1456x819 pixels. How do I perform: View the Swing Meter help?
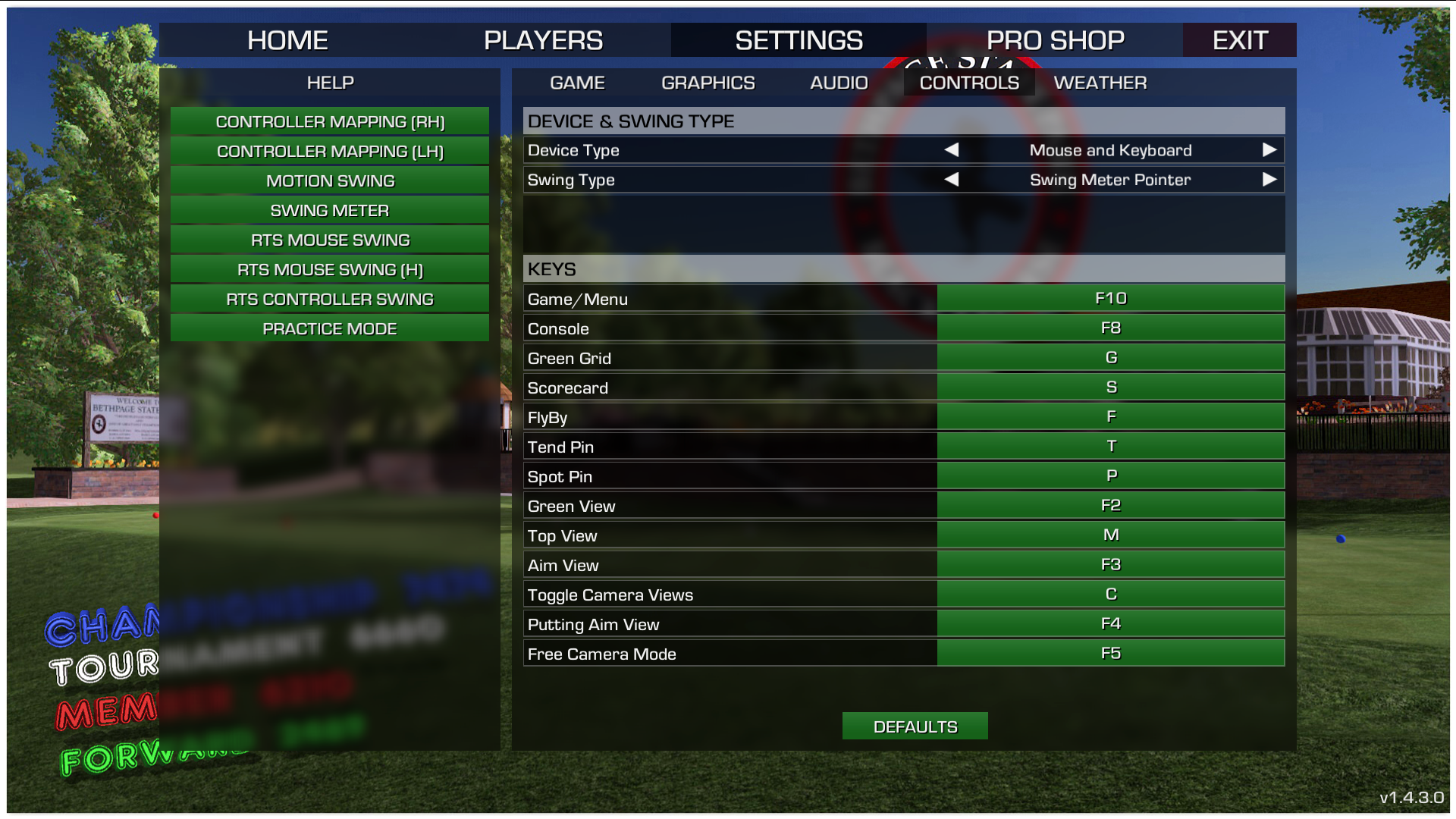point(330,210)
